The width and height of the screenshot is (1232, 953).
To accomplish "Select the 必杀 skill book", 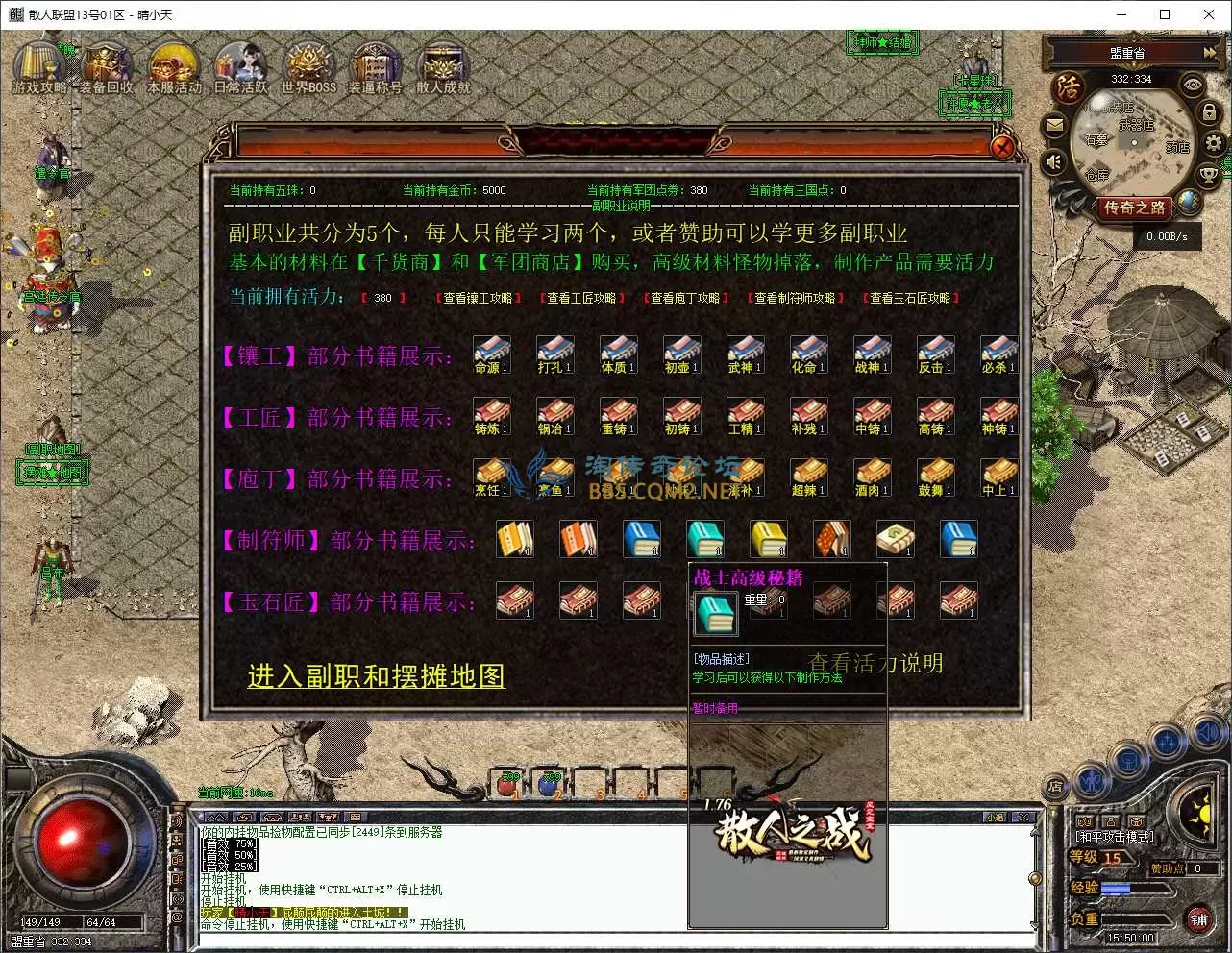I will [998, 354].
